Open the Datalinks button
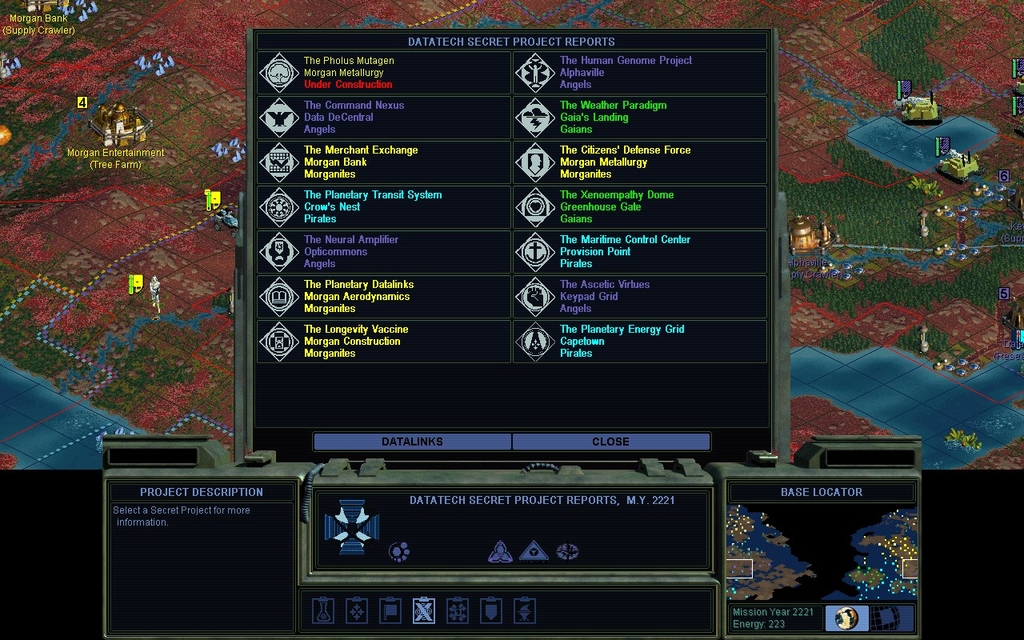The width and height of the screenshot is (1024, 640). (x=412, y=441)
